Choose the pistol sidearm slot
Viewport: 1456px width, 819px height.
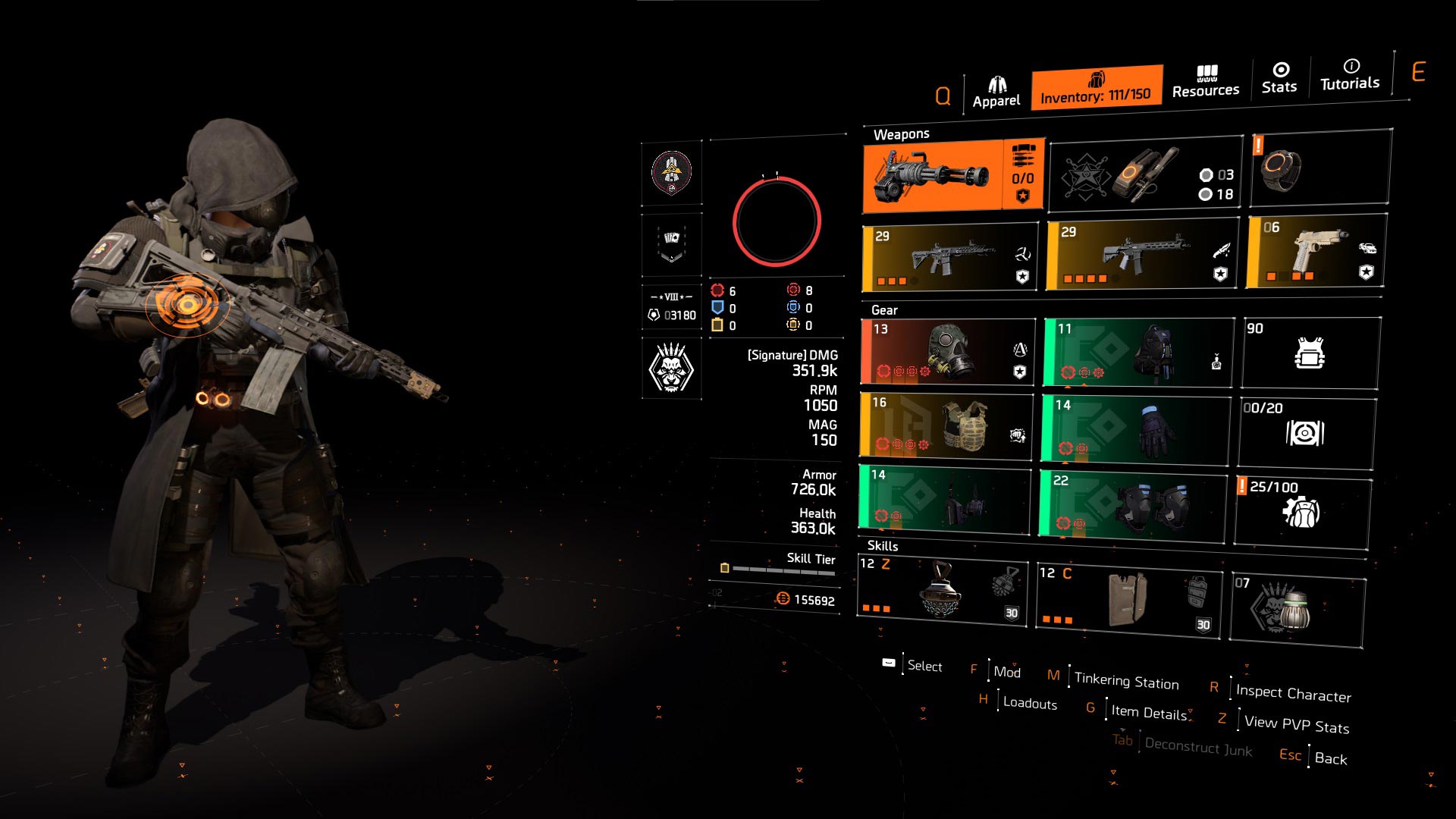(x=1316, y=252)
